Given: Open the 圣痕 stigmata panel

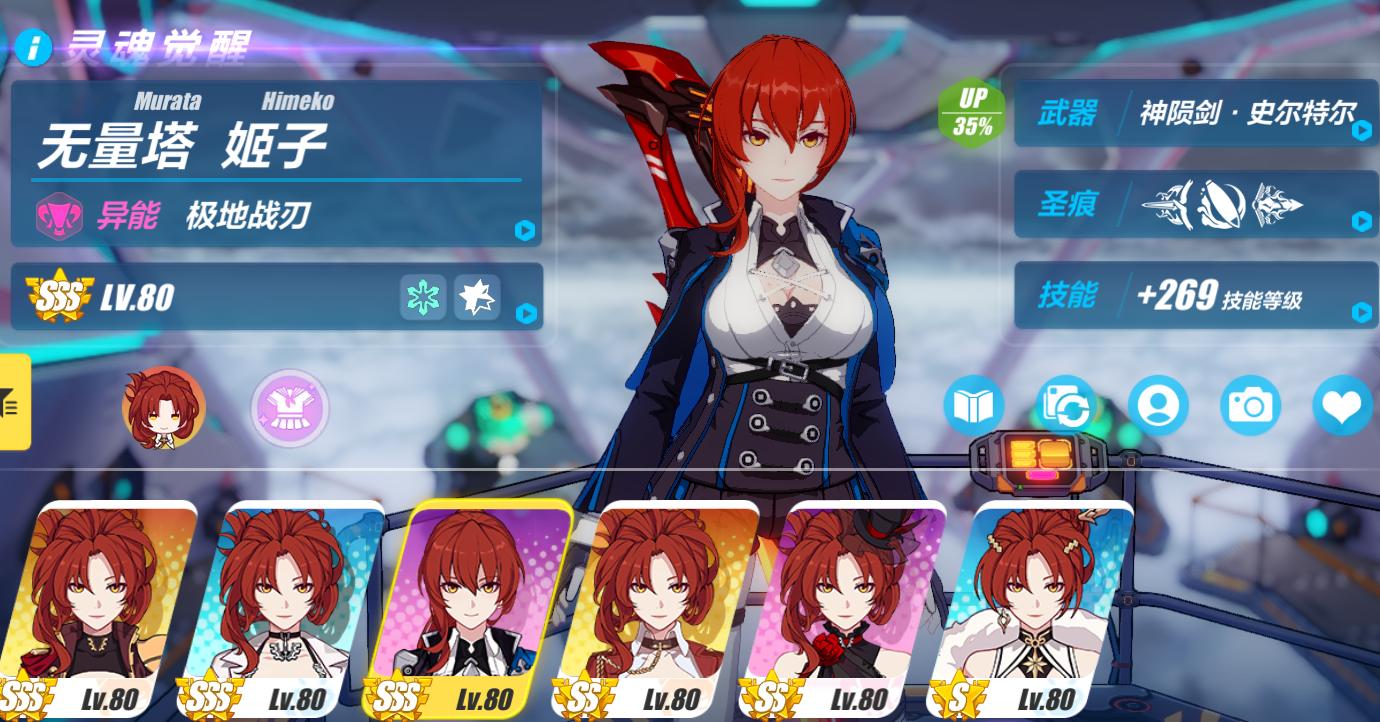Looking at the screenshot, I should [x=1195, y=205].
